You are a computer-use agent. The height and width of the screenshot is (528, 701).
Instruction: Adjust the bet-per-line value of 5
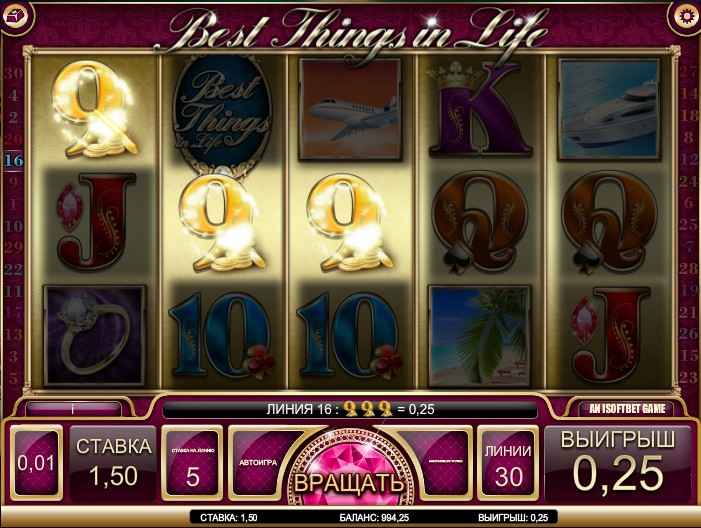[x=192, y=464]
